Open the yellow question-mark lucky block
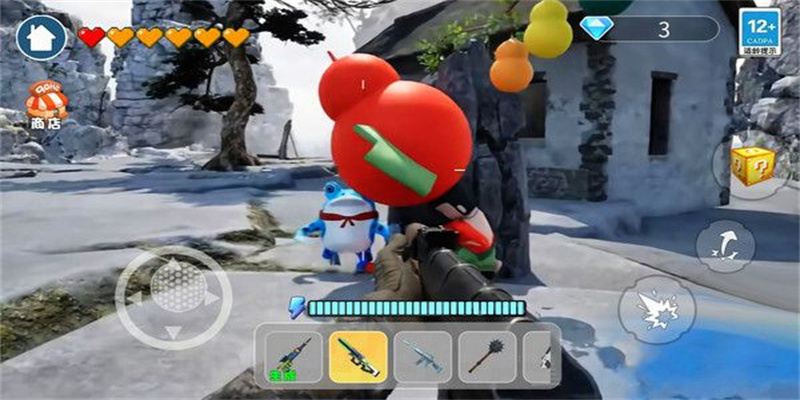Image resolution: width=800 pixels, height=400 pixels. coord(750,165)
